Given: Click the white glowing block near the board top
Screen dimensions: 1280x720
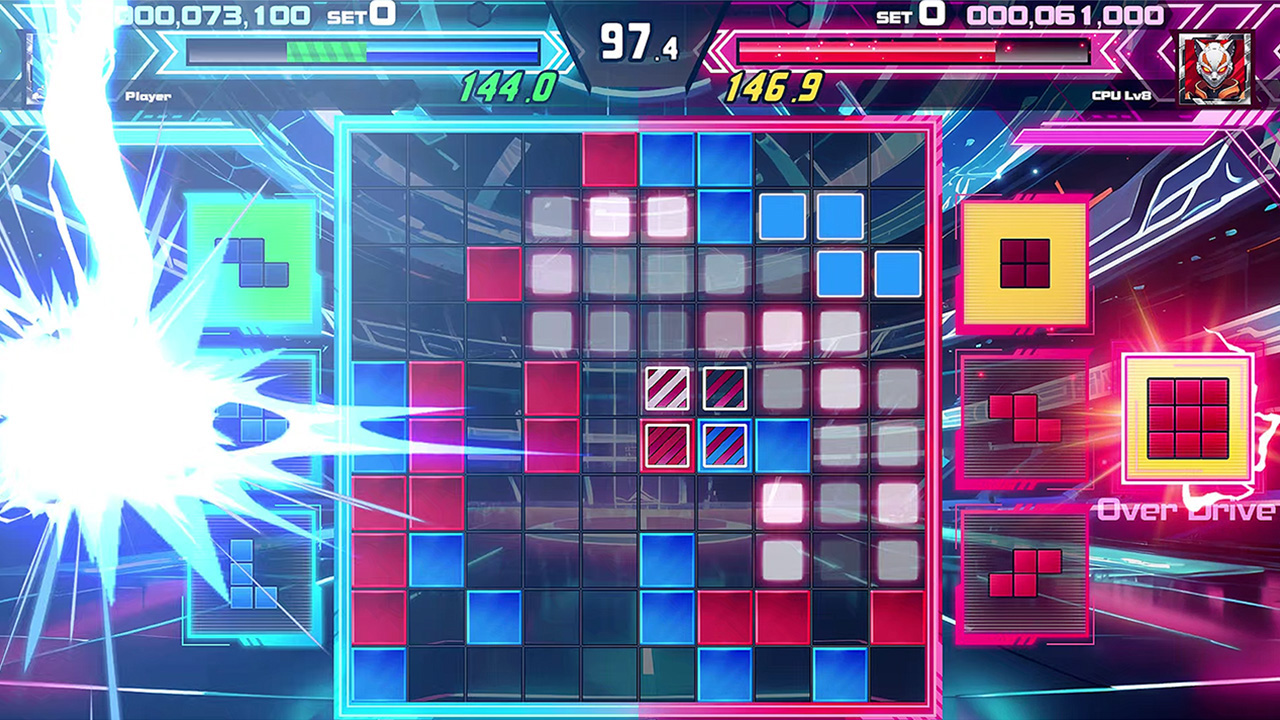Looking at the screenshot, I should coord(611,216).
